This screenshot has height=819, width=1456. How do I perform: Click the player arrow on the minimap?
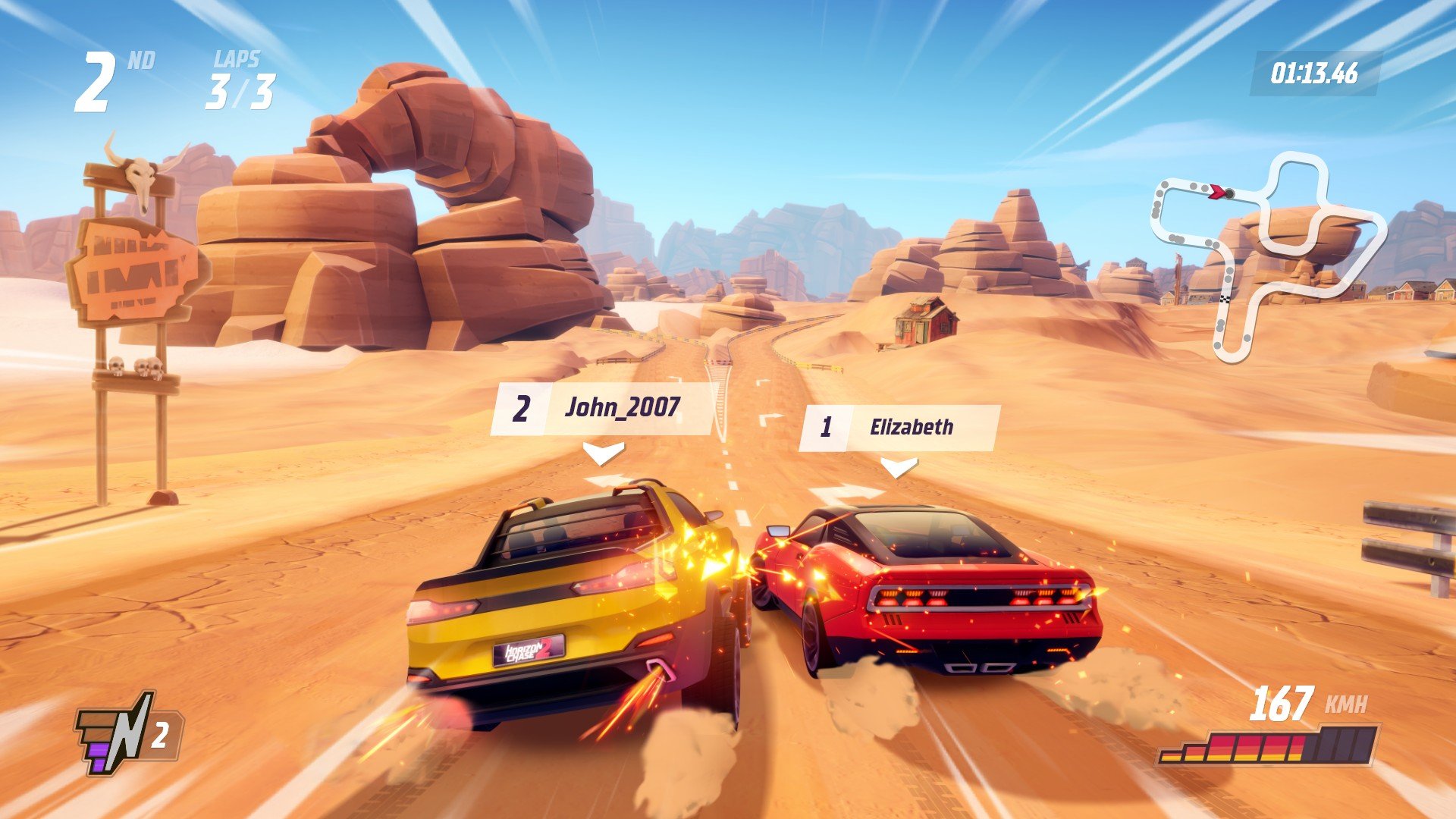[x=1217, y=192]
